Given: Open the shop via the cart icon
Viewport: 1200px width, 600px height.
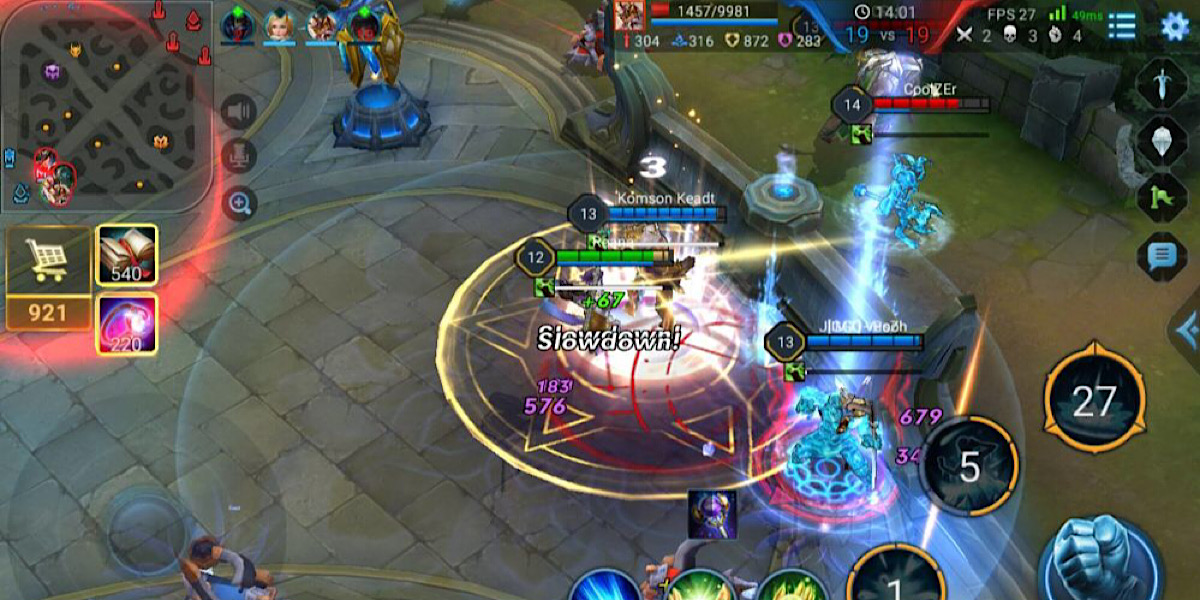Looking at the screenshot, I should (46, 260).
